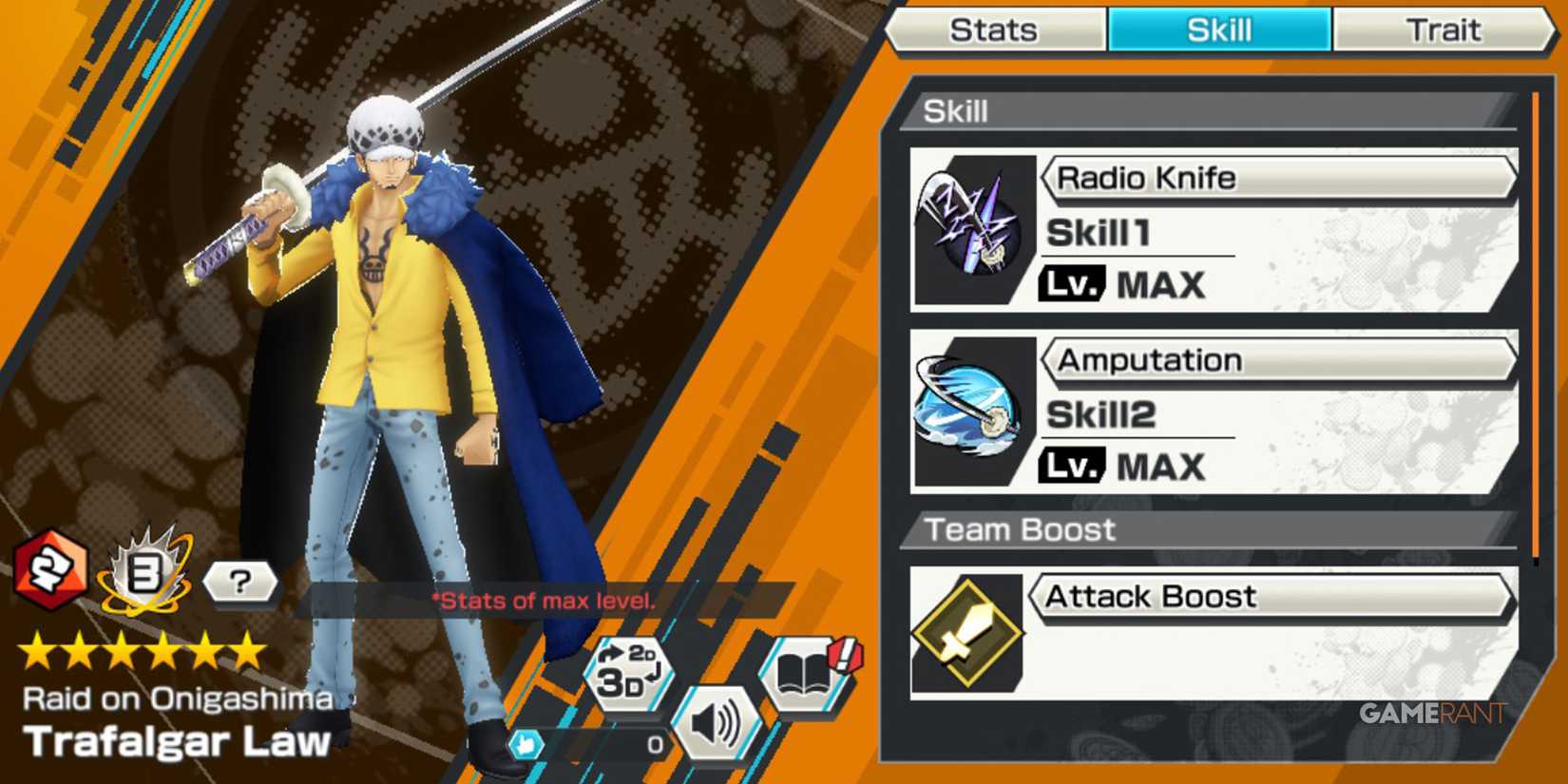
Task: Click the speaker voice playback icon
Action: pos(719,722)
